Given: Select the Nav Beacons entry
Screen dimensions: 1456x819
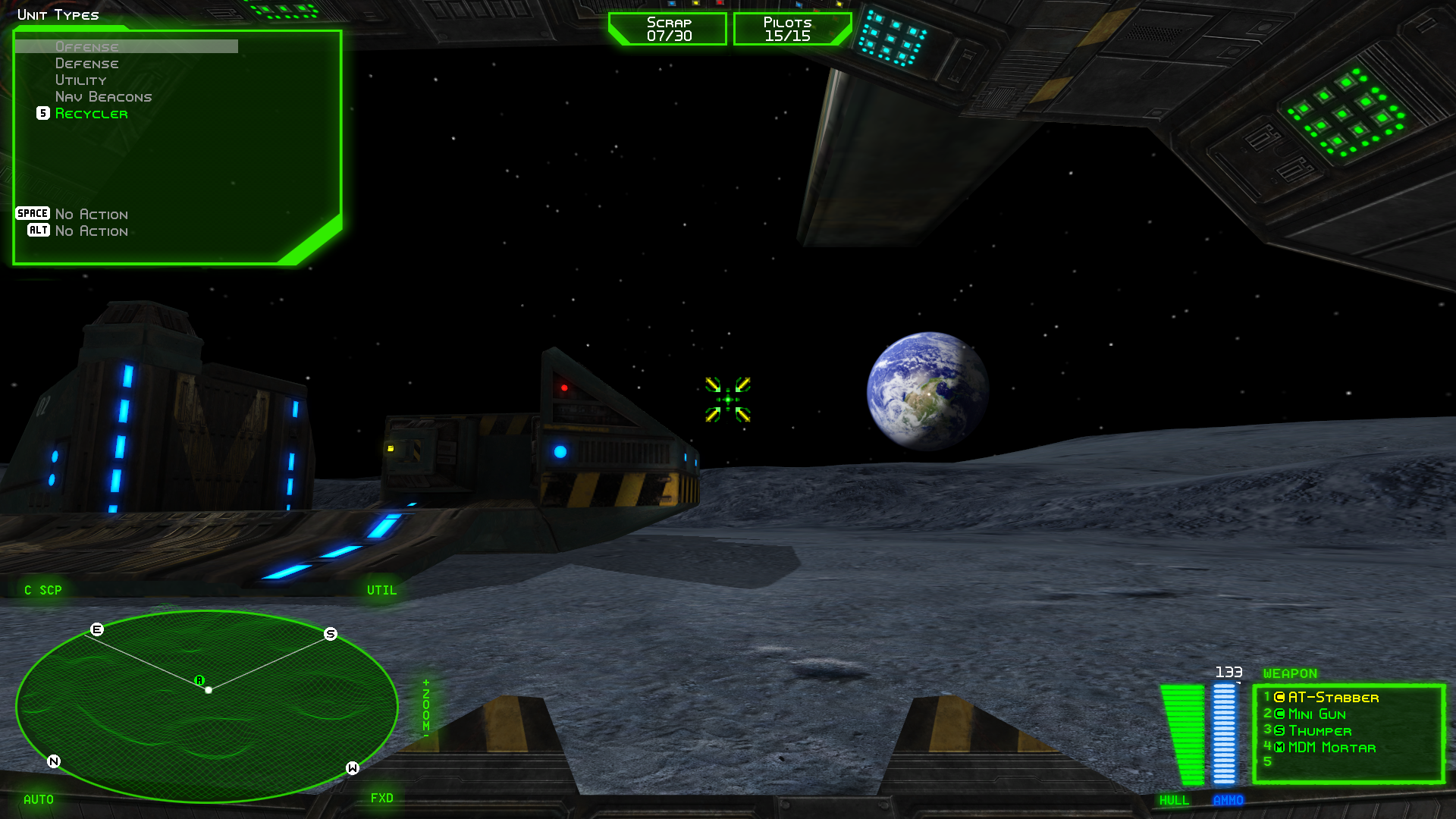Looking at the screenshot, I should (103, 97).
